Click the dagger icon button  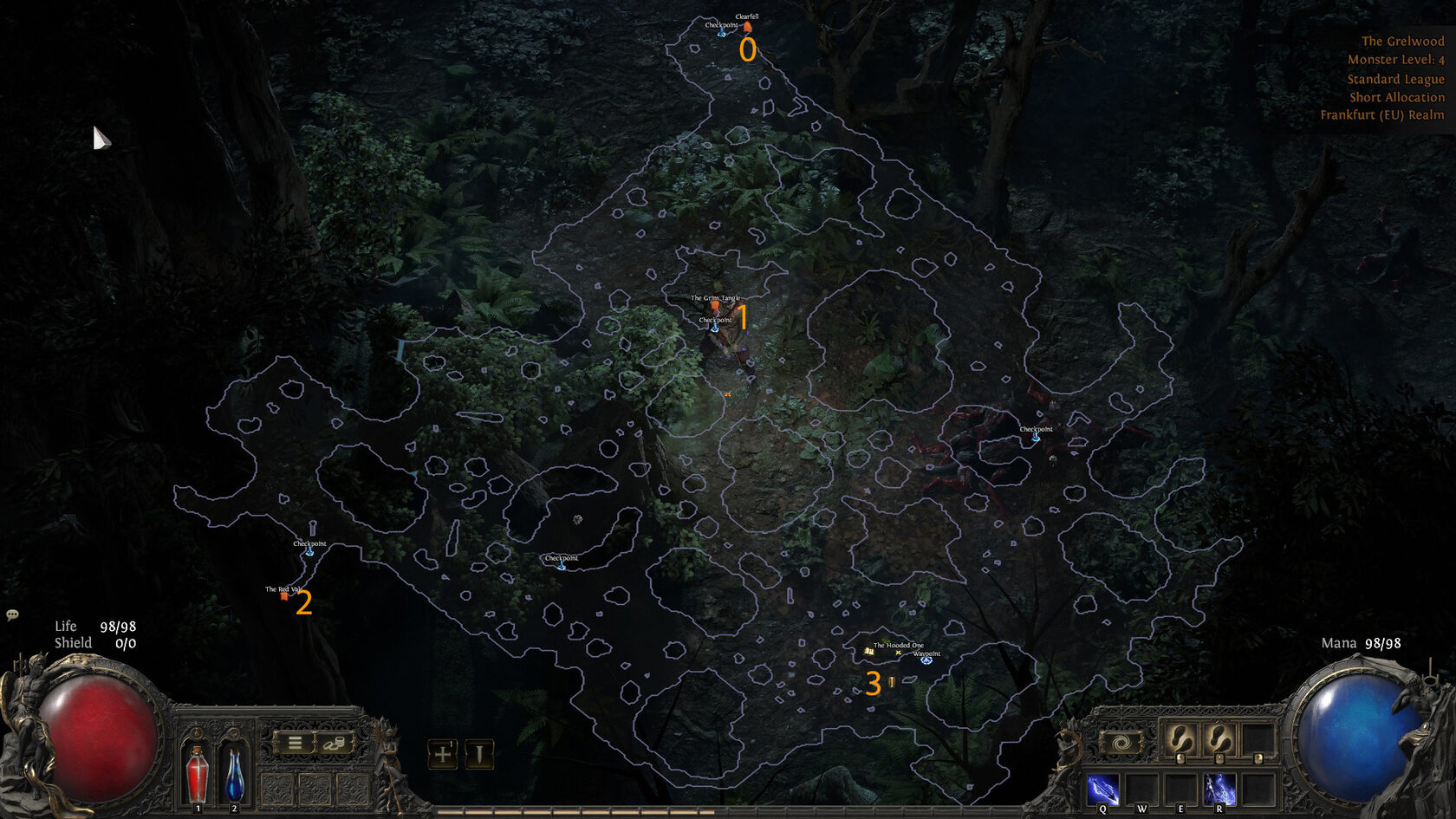tap(478, 754)
